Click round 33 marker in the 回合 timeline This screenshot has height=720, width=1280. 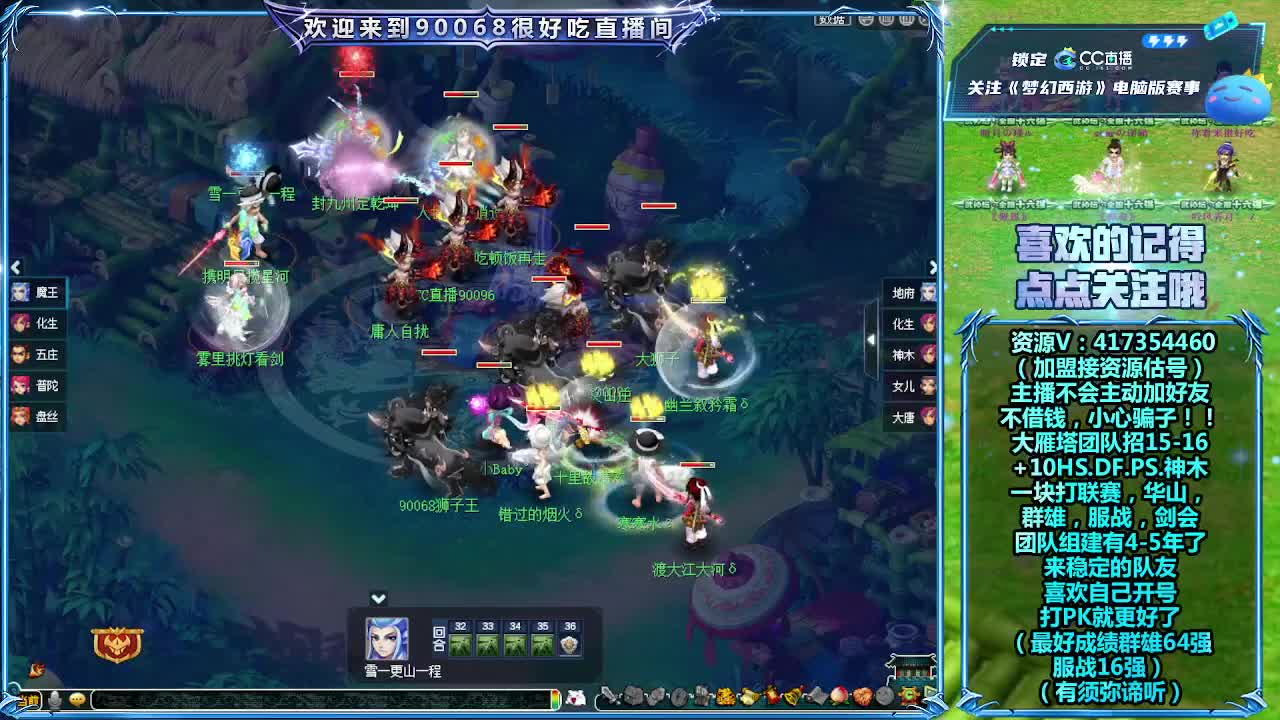point(487,636)
